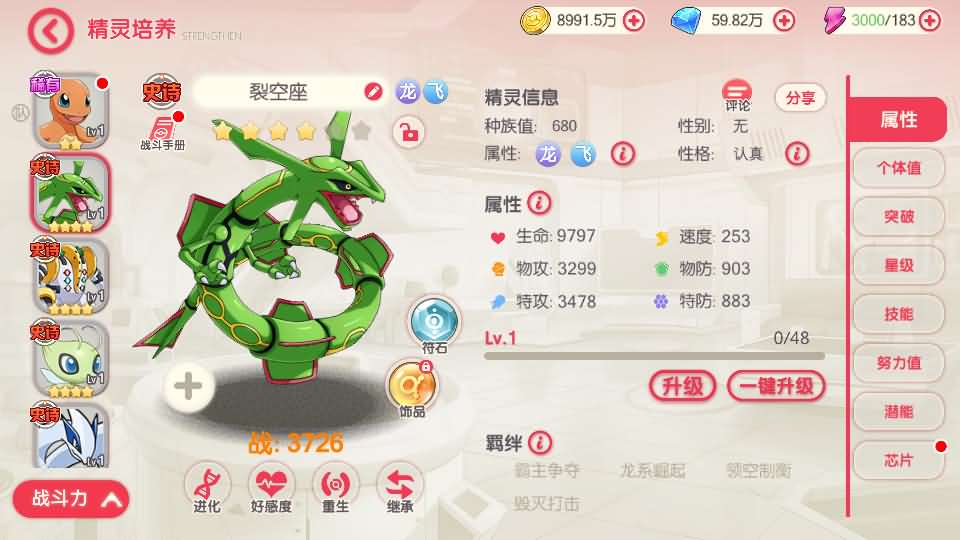The height and width of the screenshot is (540, 960).
Task: Choose the 进化 evolution button
Action: (x=208, y=487)
